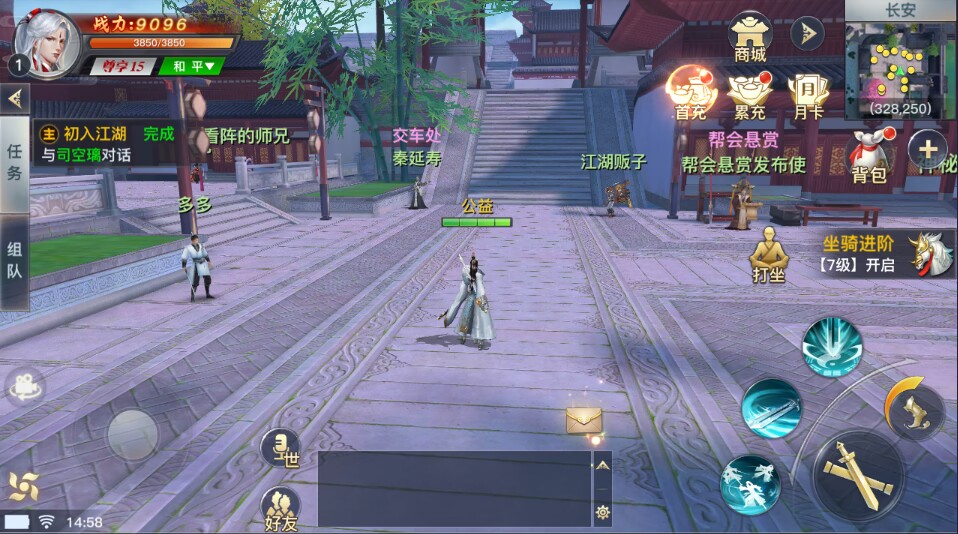The height and width of the screenshot is (534, 958).
Task: Collapse top icons with arrow button
Action: click(807, 33)
